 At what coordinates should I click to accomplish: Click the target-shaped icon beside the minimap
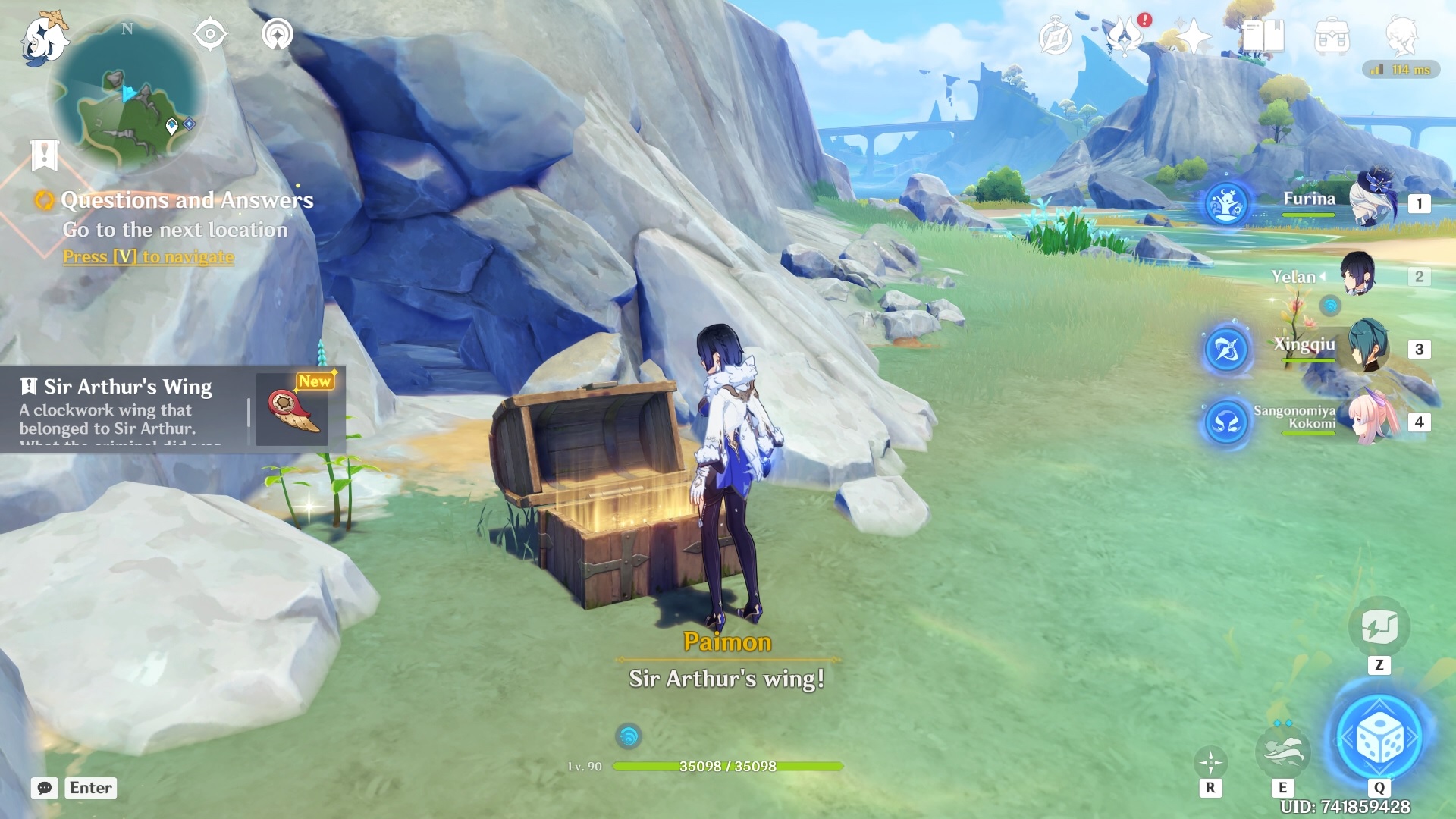[210, 34]
